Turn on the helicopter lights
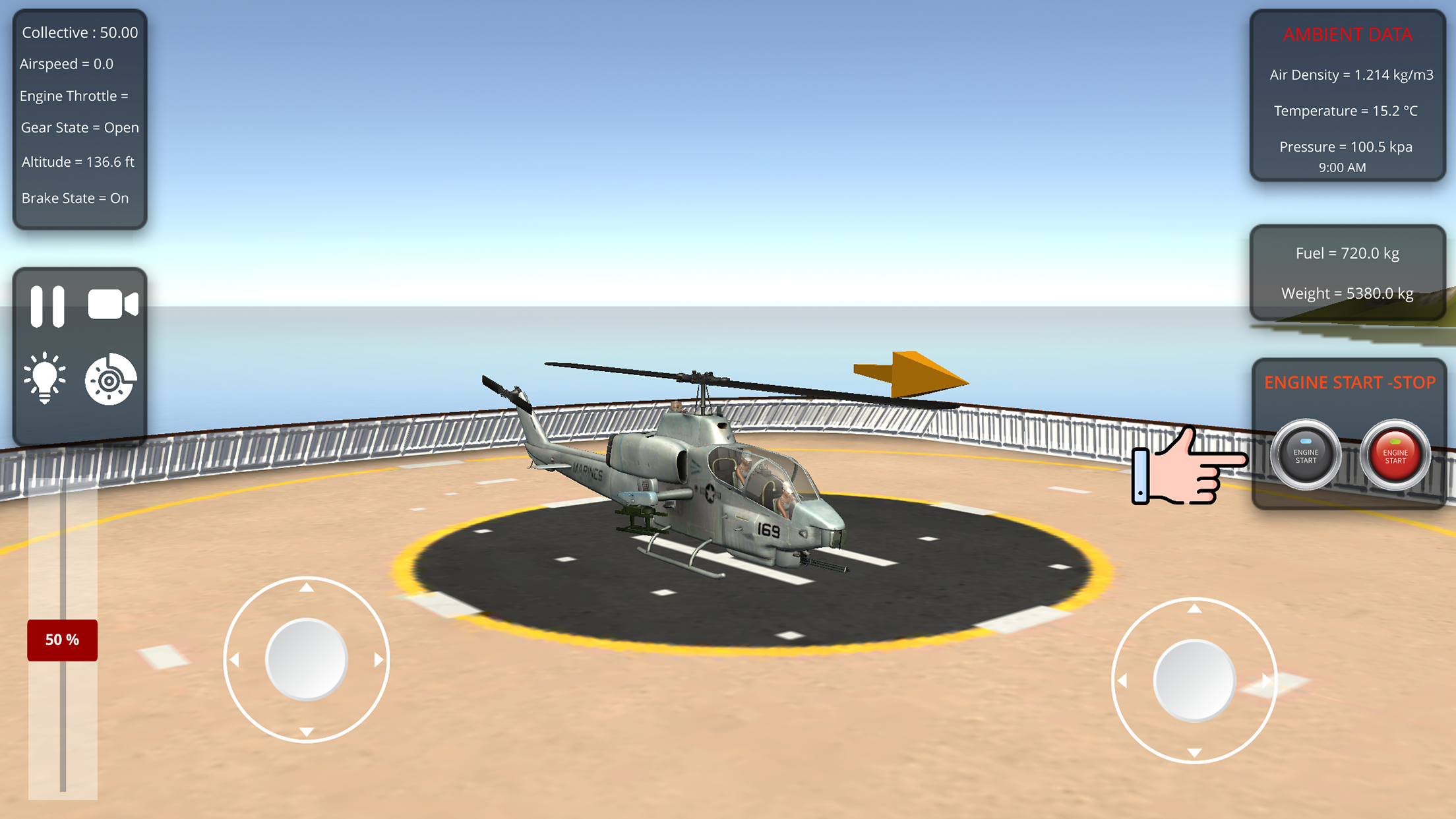The image size is (1456, 819). [45, 379]
